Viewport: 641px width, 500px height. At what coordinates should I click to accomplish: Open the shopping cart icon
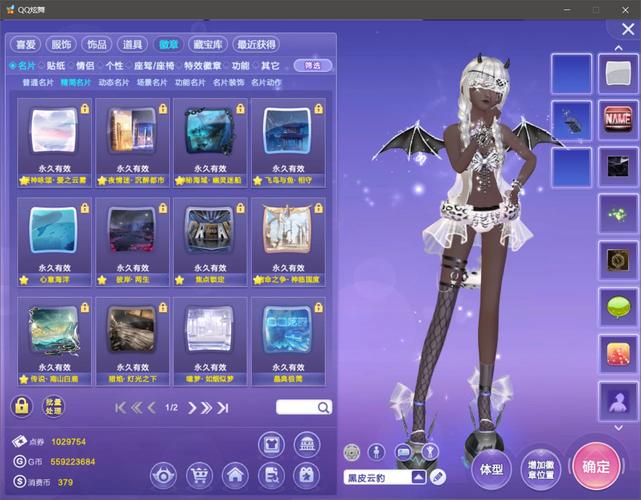tap(198, 474)
